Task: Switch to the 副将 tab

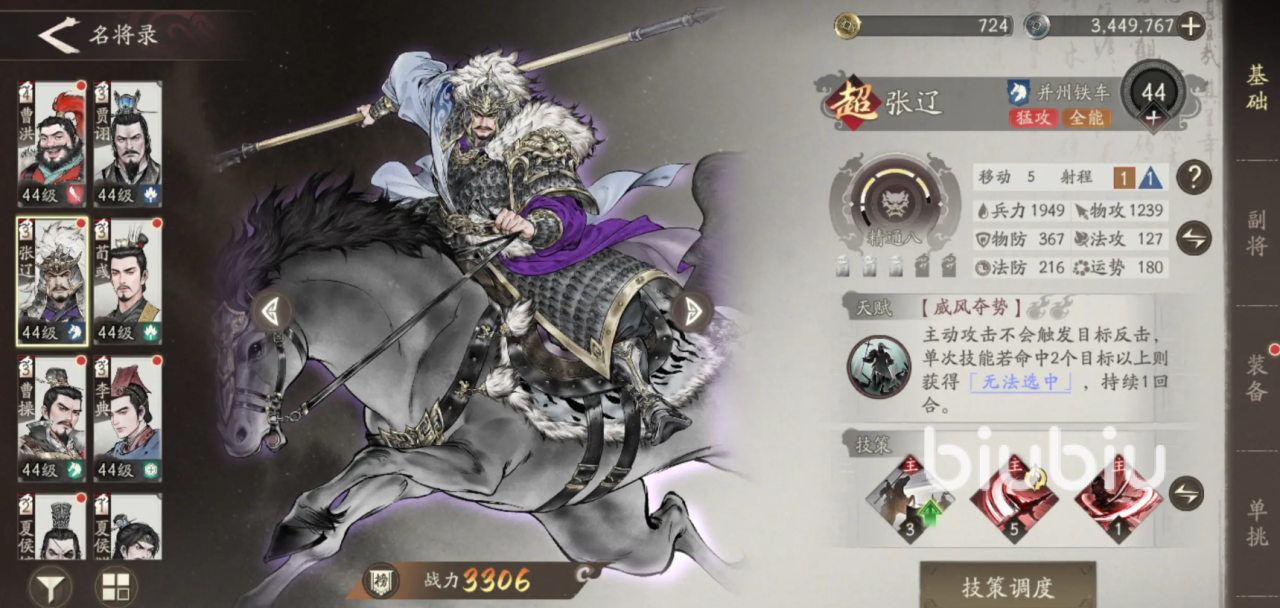Action: [1256, 232]
